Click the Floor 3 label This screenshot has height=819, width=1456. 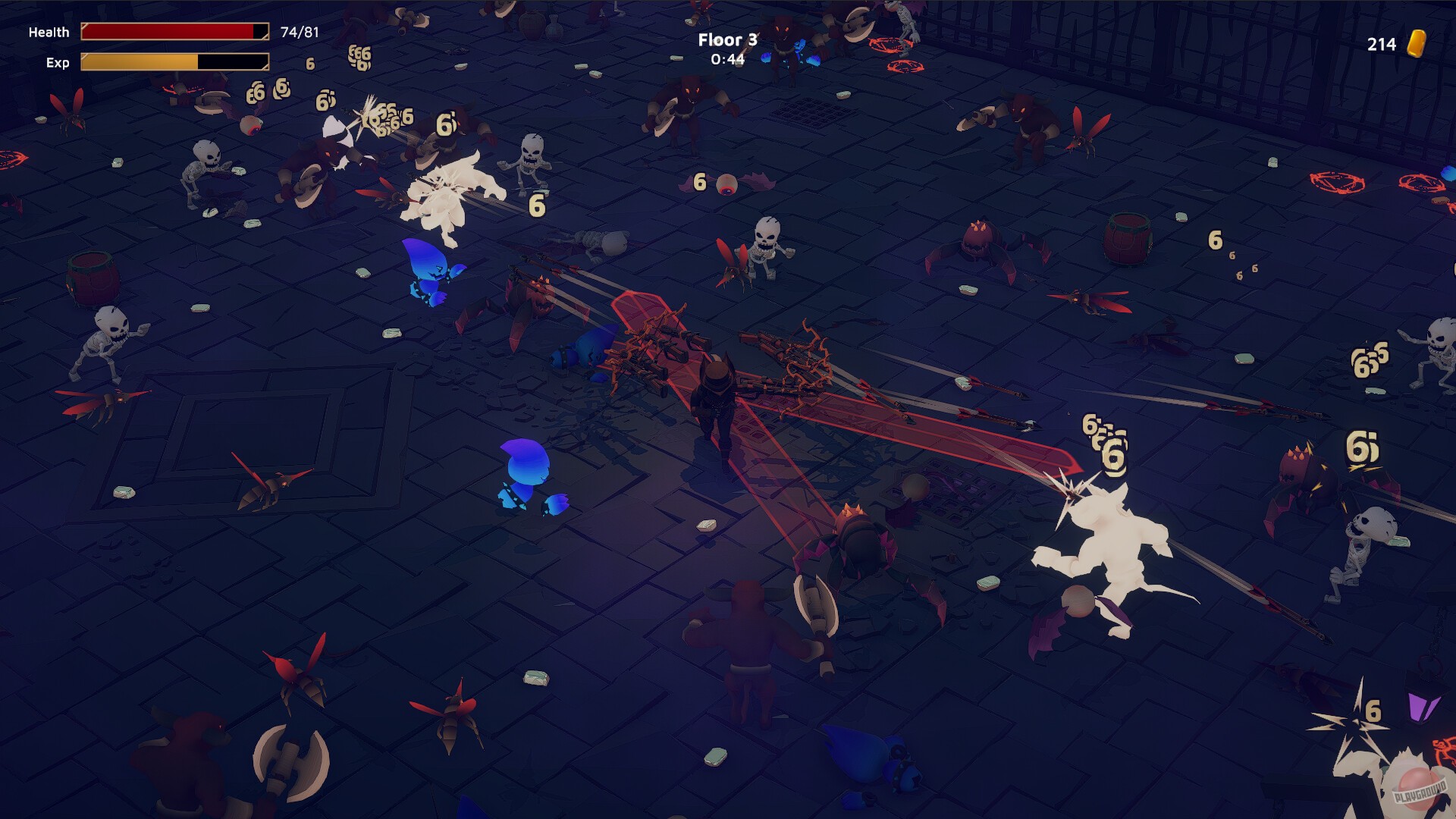(x=727, y=39)
